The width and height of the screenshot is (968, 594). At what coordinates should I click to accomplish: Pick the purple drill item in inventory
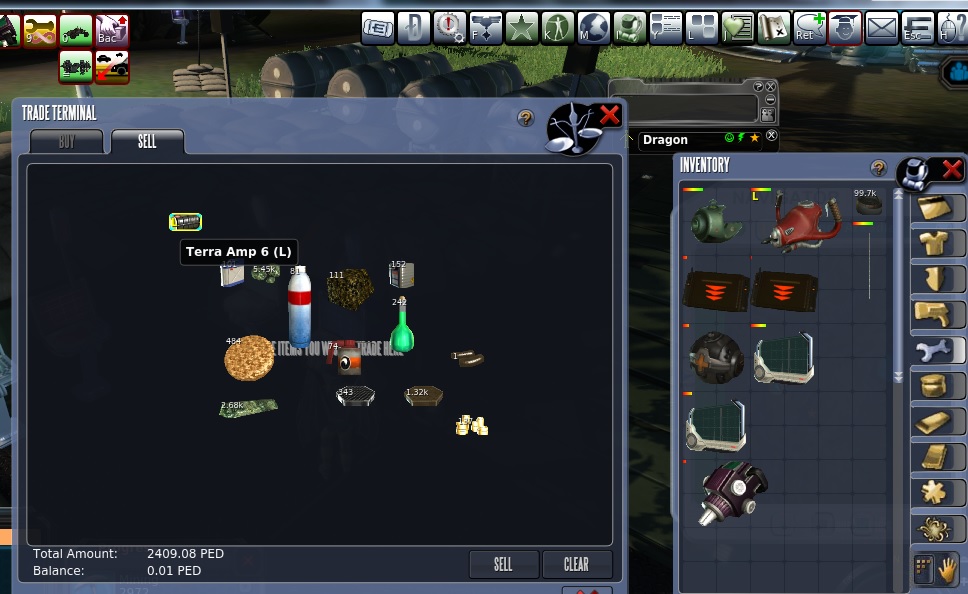tap(736, 491)
